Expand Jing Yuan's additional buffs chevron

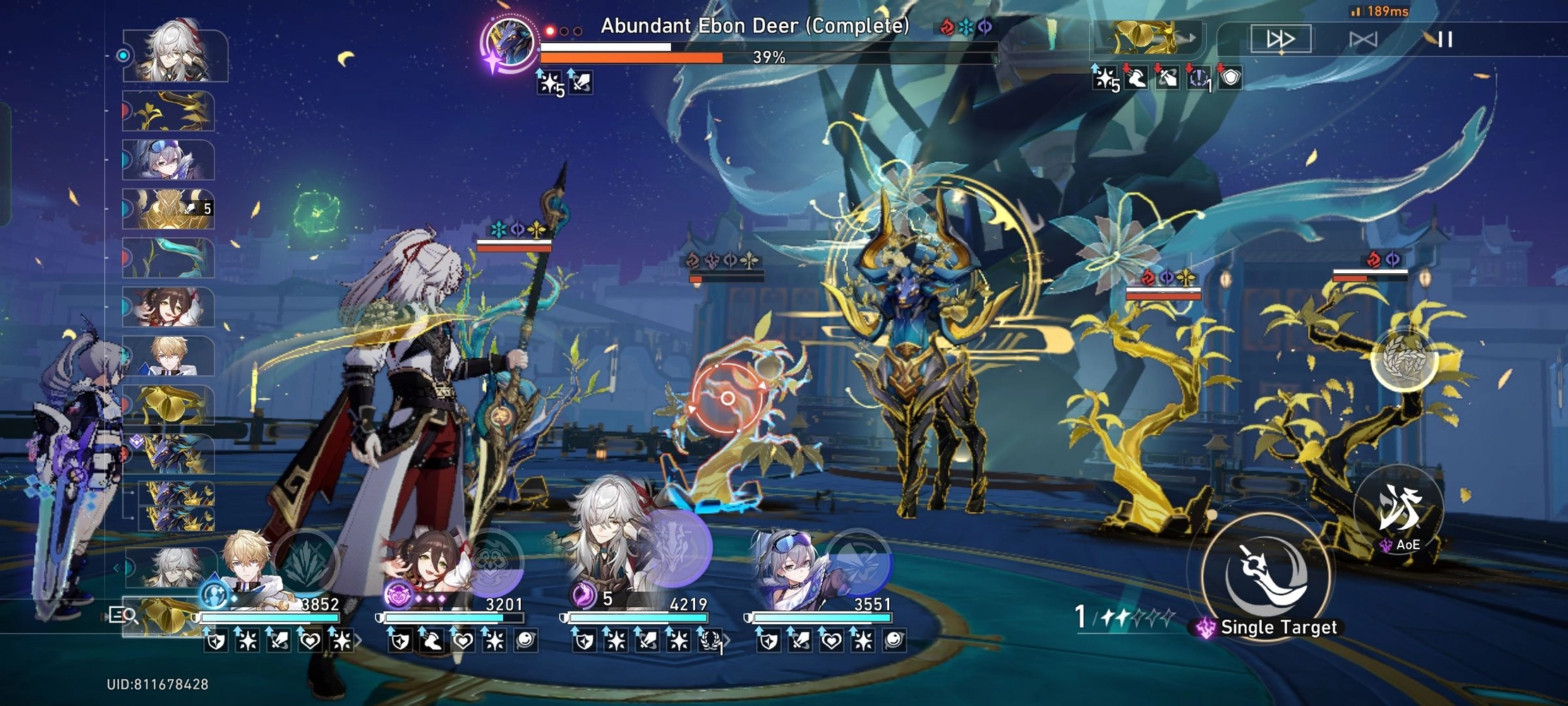(x=728, y=639)
